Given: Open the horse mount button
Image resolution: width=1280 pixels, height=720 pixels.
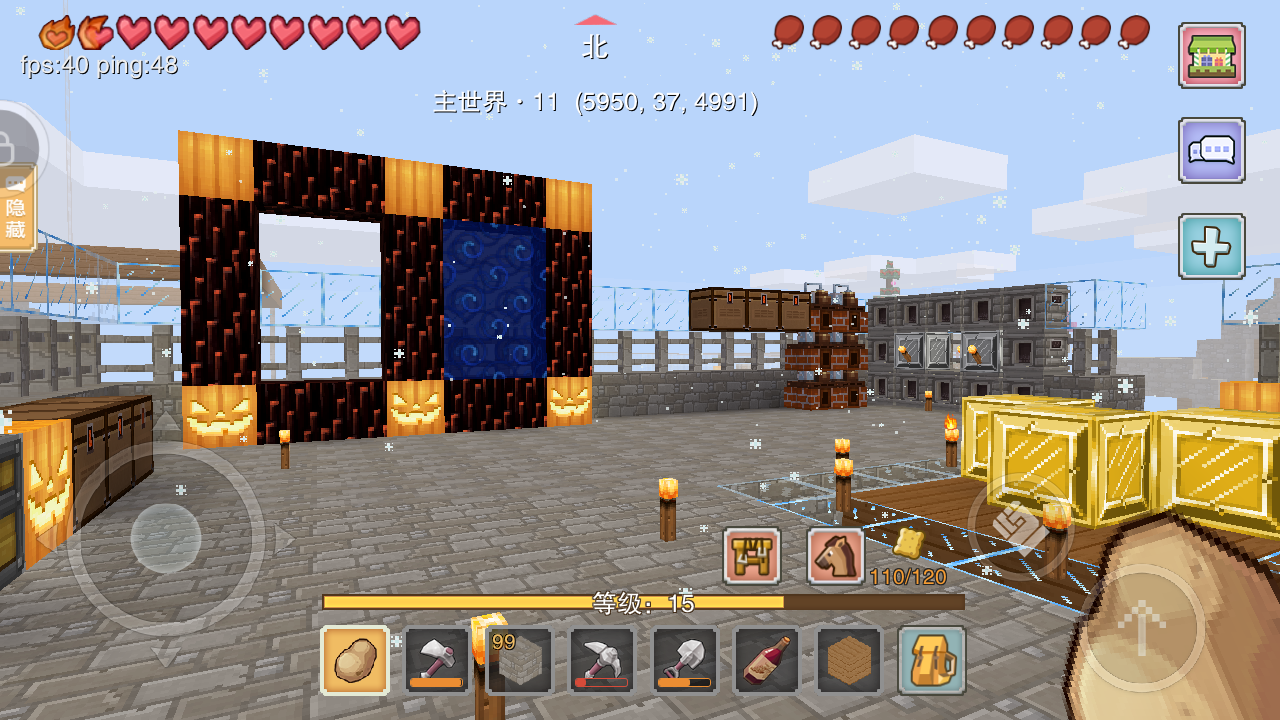Looking at the screenshot, I should click(836, 556).
